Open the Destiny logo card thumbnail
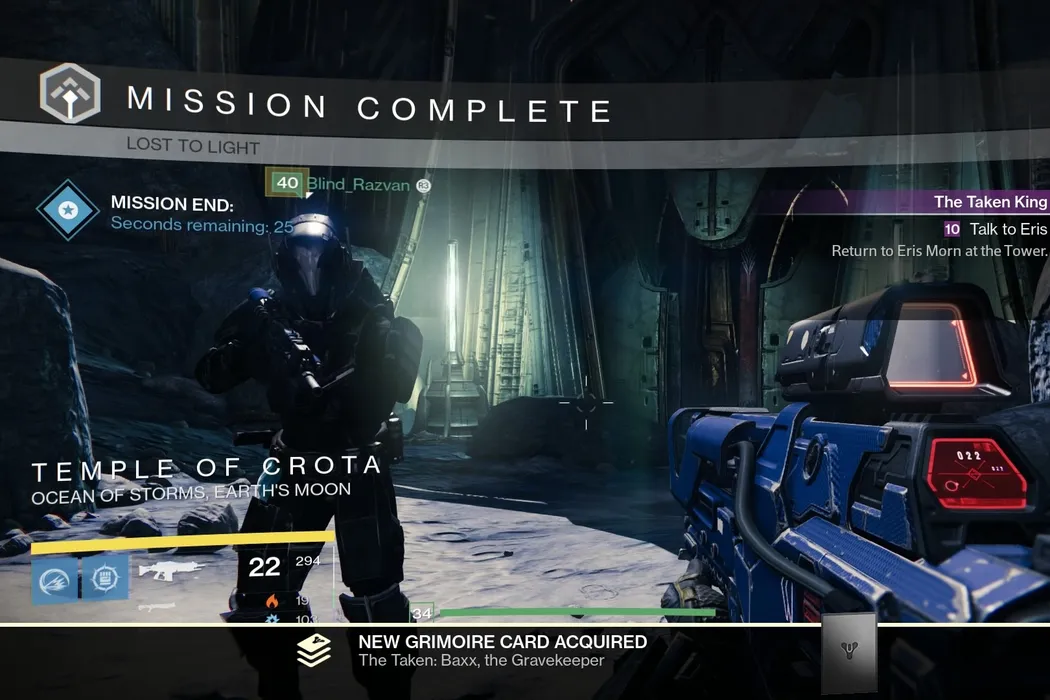This screenshot has height=700, width=1050. tap(848, 654)
